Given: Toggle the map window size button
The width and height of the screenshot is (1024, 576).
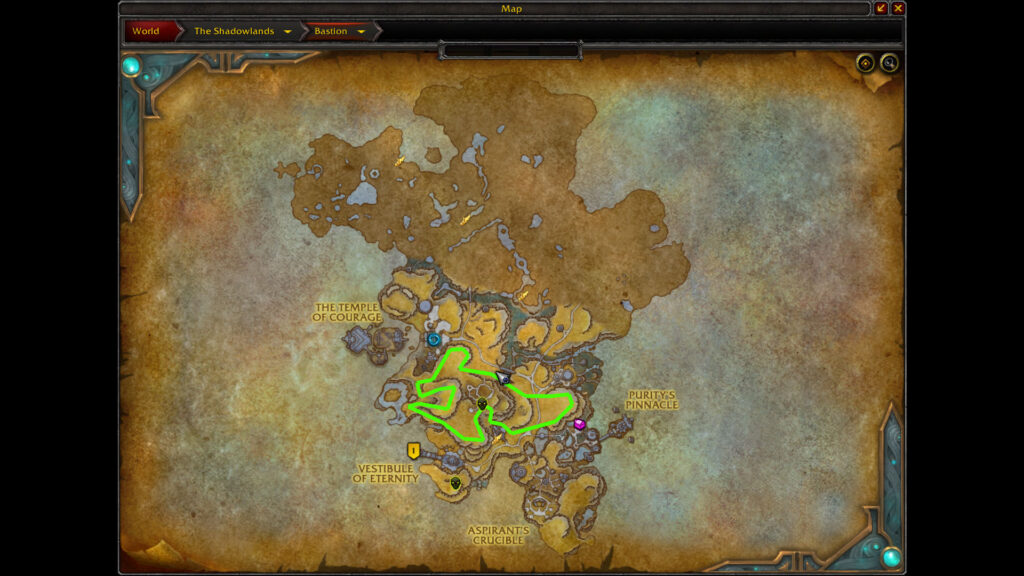Looking at the screenshot, I should click(x=881, y=8).
